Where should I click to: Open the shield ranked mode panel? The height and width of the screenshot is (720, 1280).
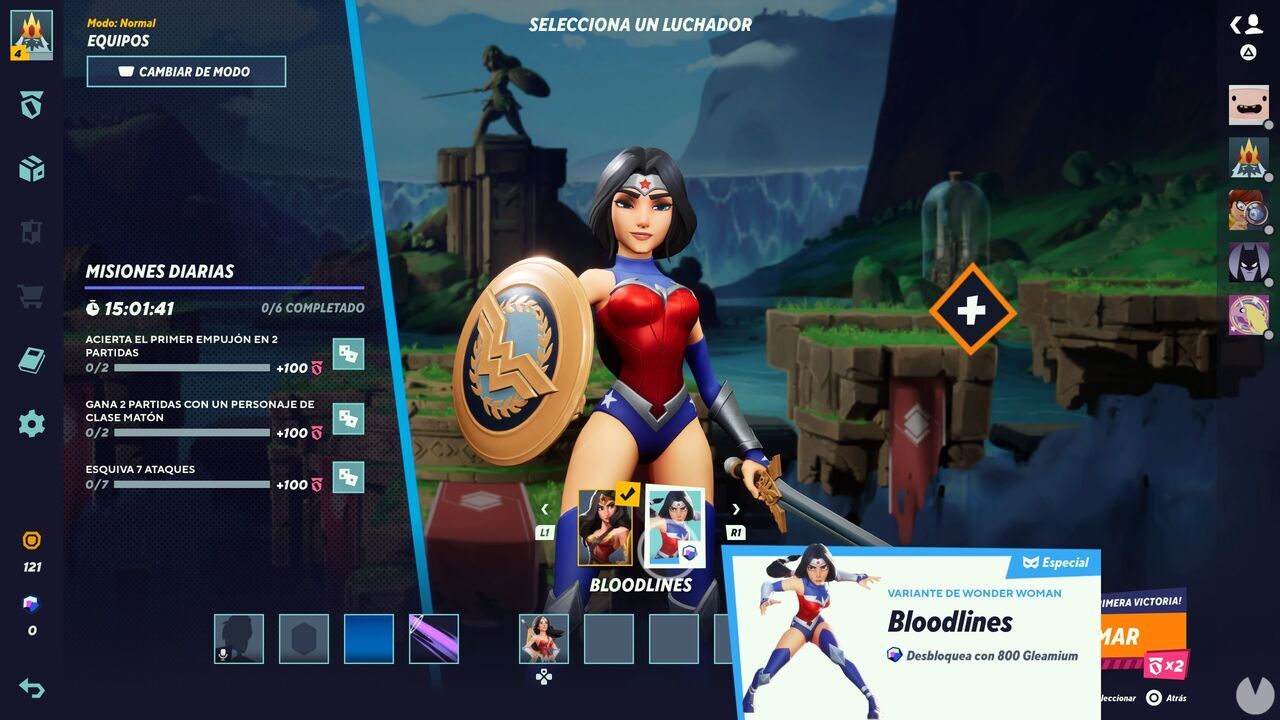click(30, 107)
